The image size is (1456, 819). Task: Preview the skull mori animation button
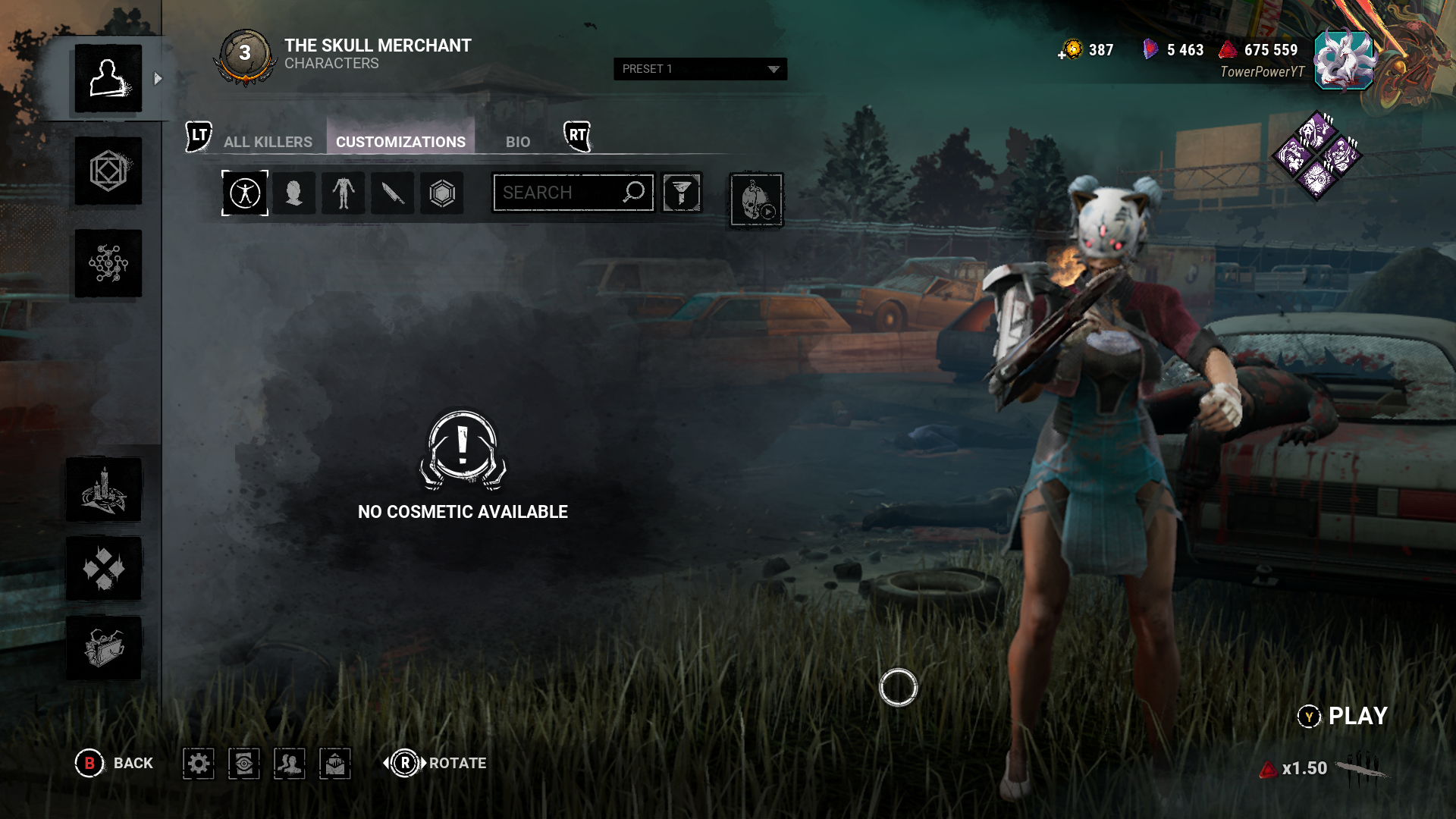coord(756,200)
